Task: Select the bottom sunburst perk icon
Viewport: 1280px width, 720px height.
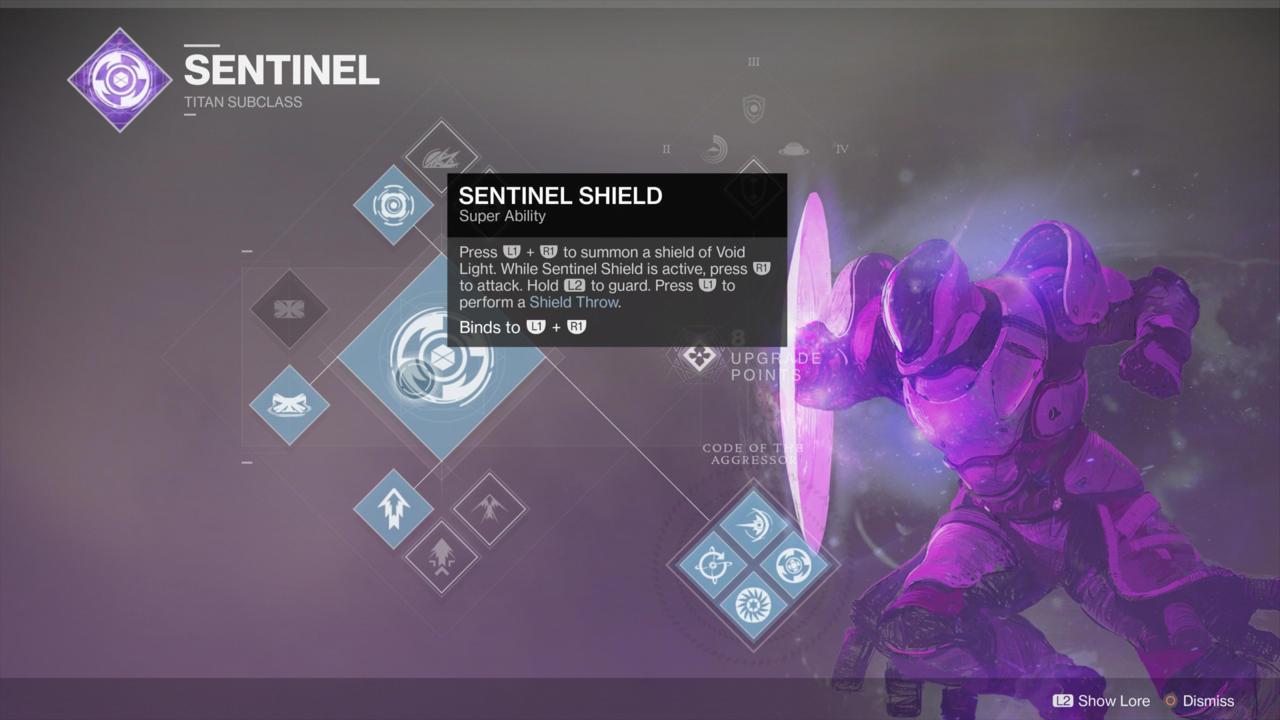Action: coord(754,603)
